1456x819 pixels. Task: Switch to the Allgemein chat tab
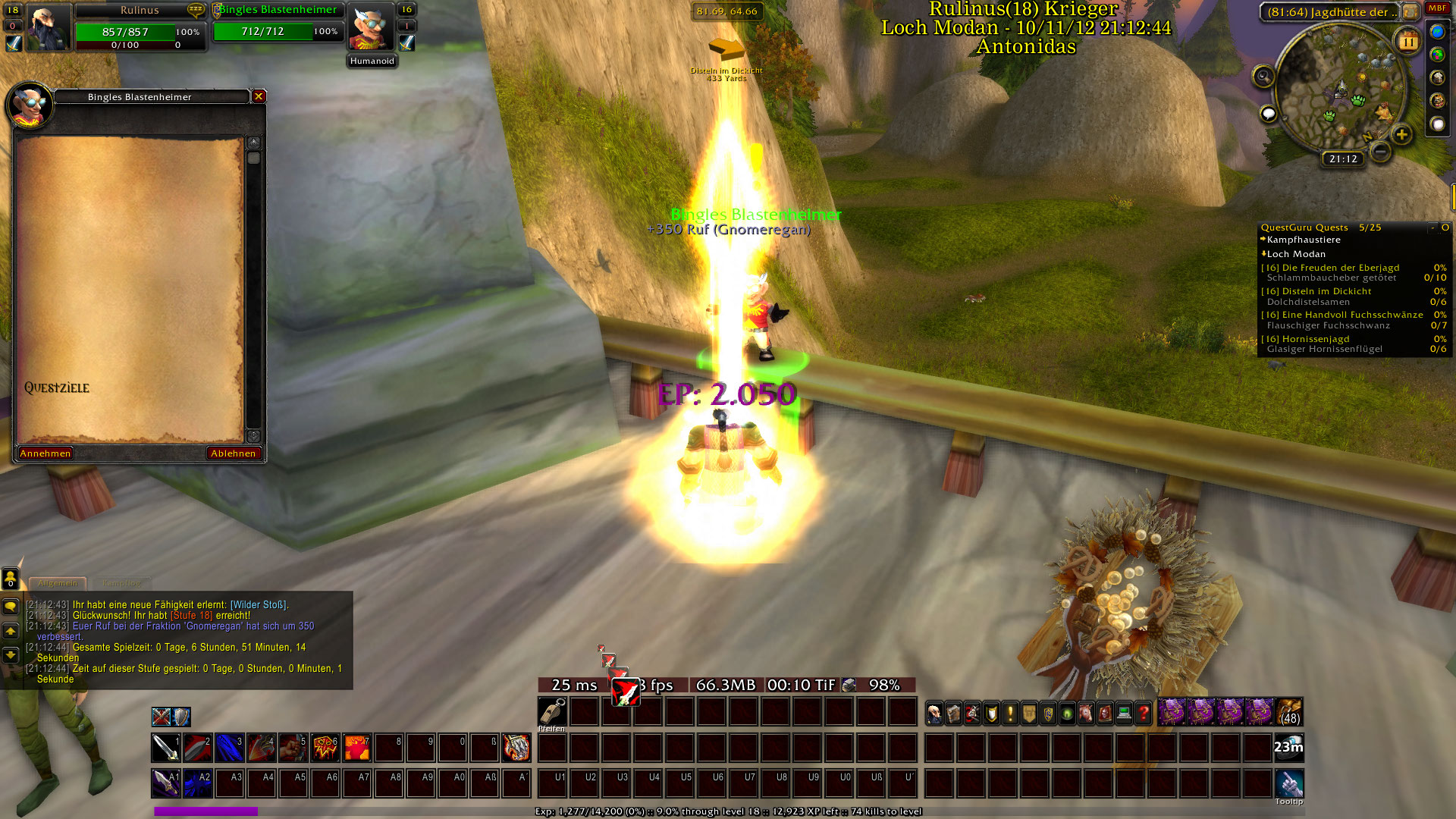[58, 583]
